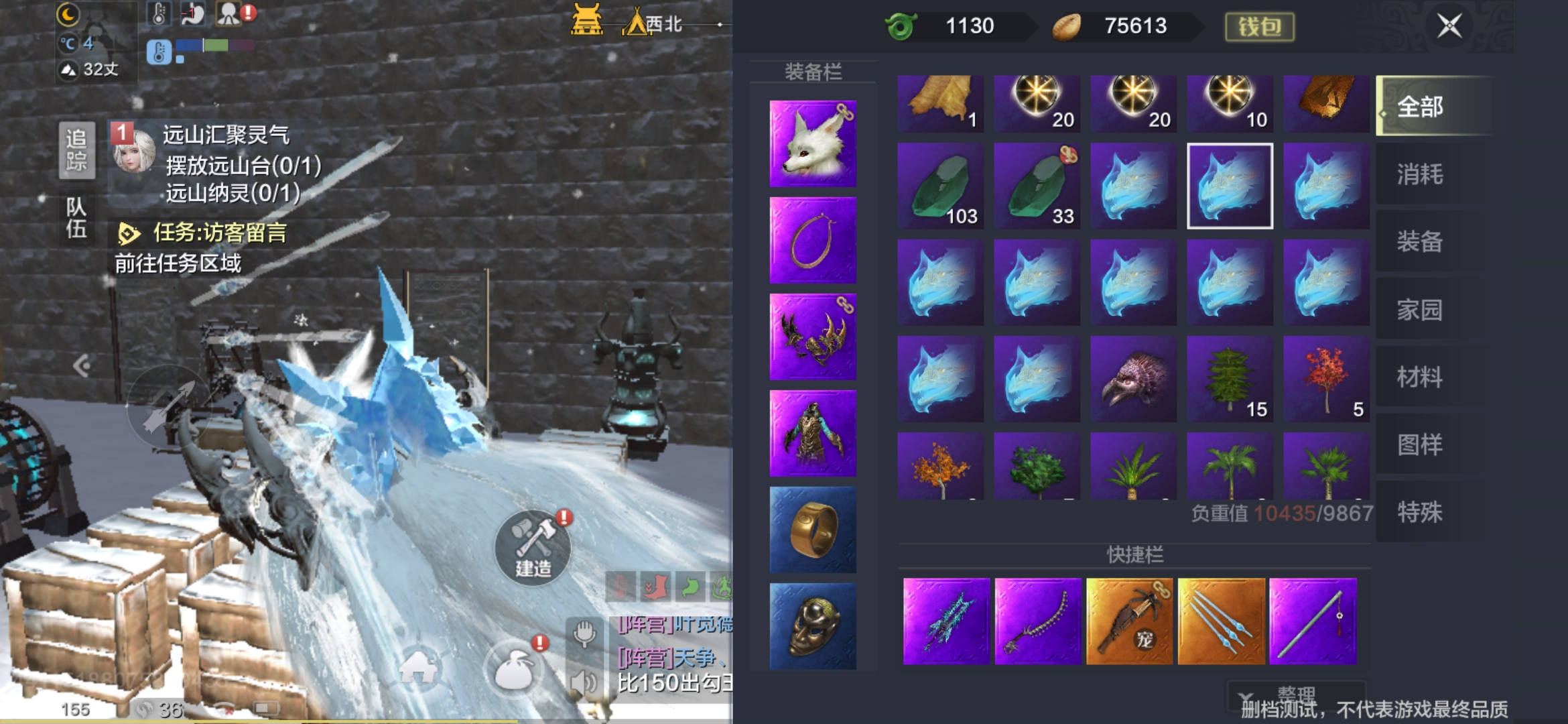Viewport: 1568px width, 724px height.
Task: Select the 全部 all-items tab
Action: tap(1419, 107)
